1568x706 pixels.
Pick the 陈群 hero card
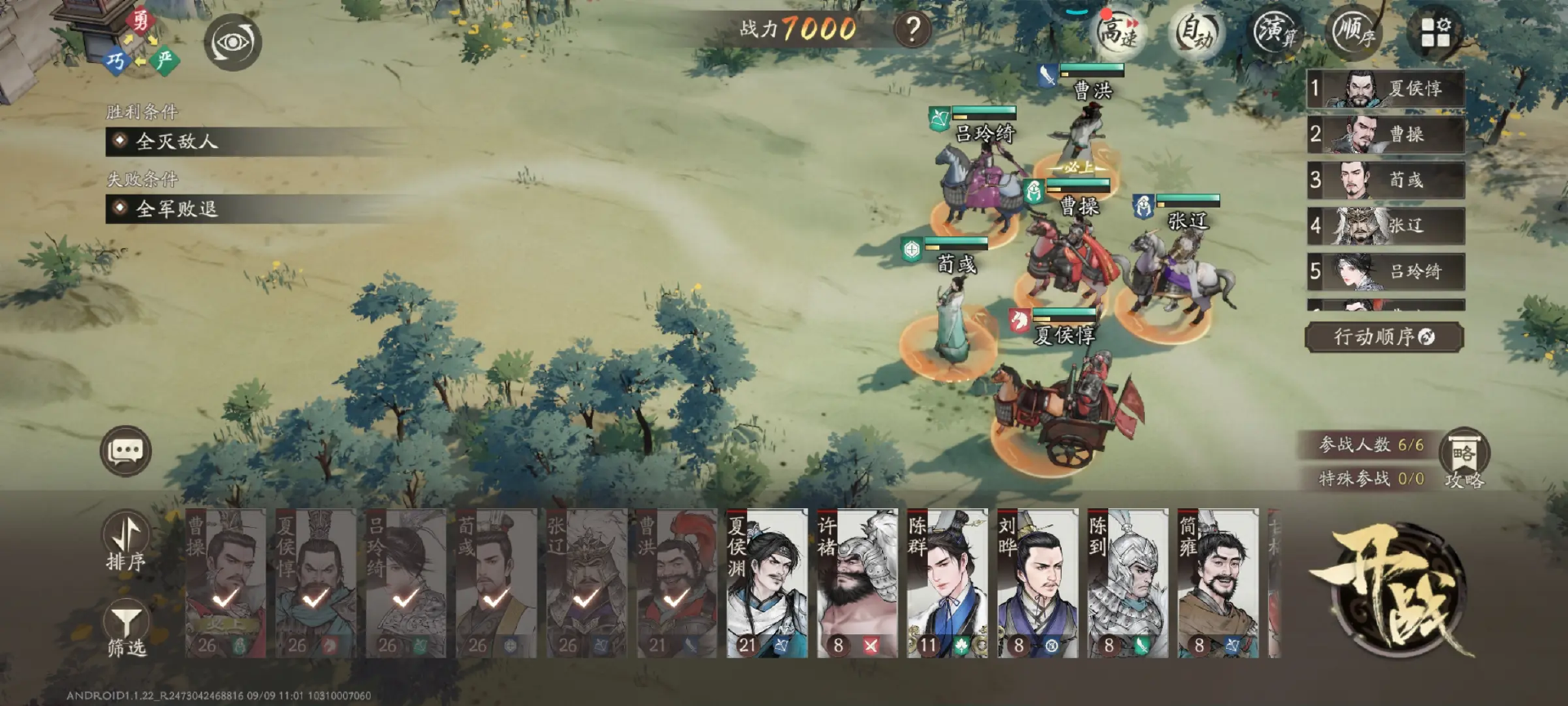point(947,583)
